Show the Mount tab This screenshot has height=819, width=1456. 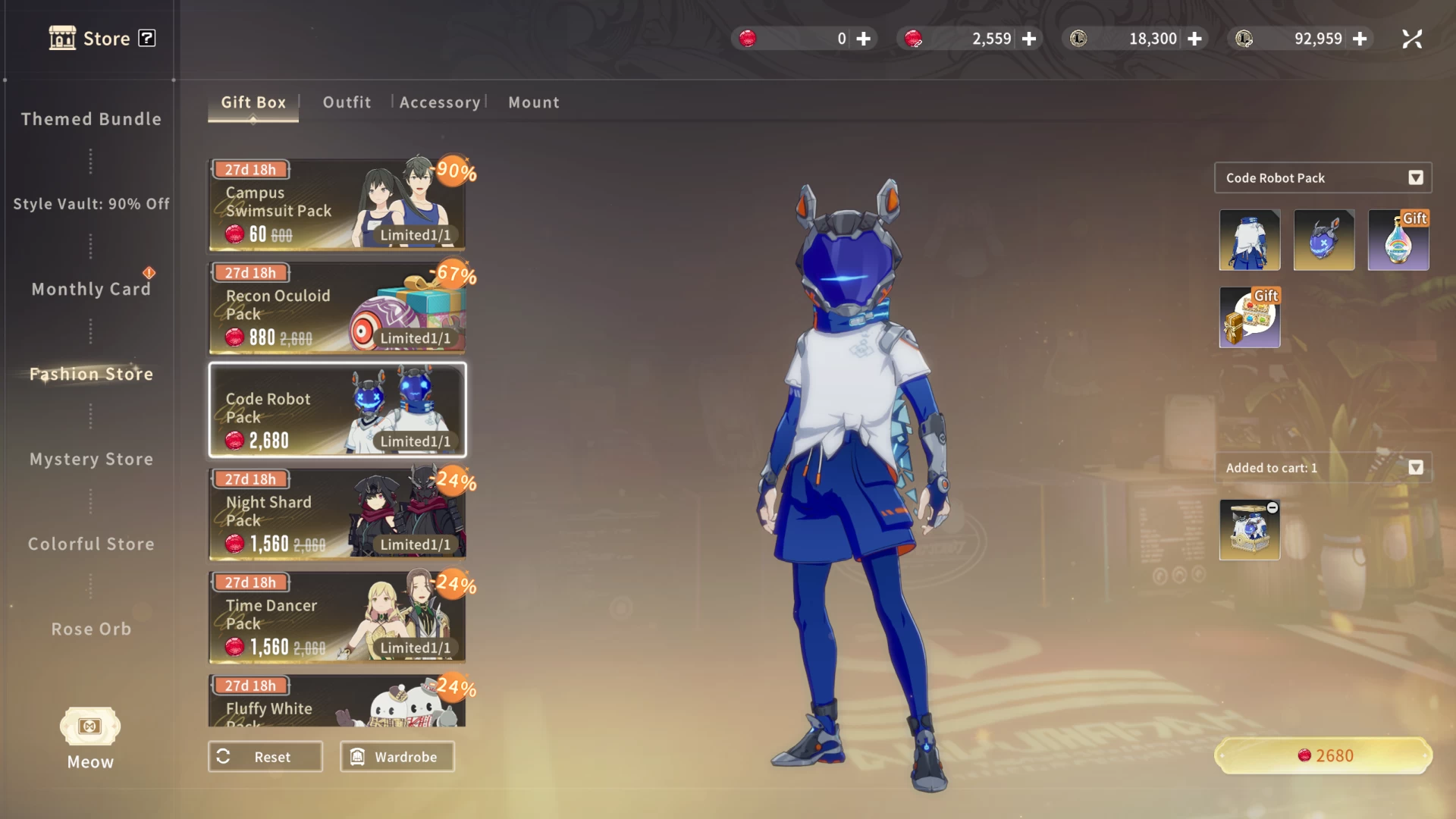tap(534, 102)
